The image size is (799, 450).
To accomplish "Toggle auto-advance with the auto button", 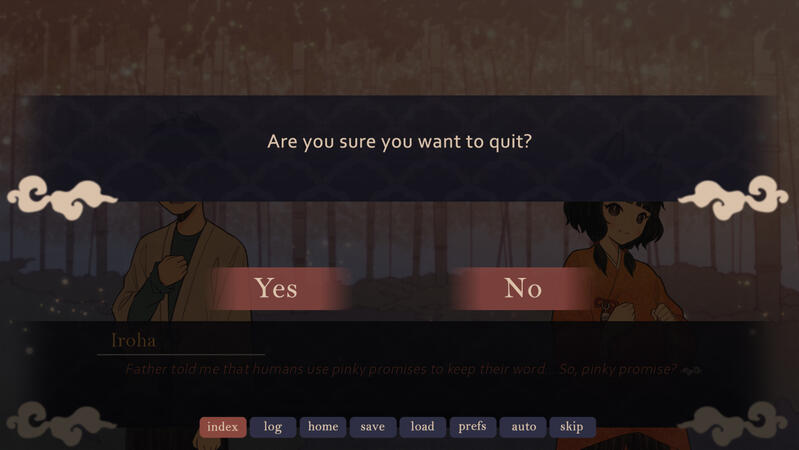I will coord(524,427).
